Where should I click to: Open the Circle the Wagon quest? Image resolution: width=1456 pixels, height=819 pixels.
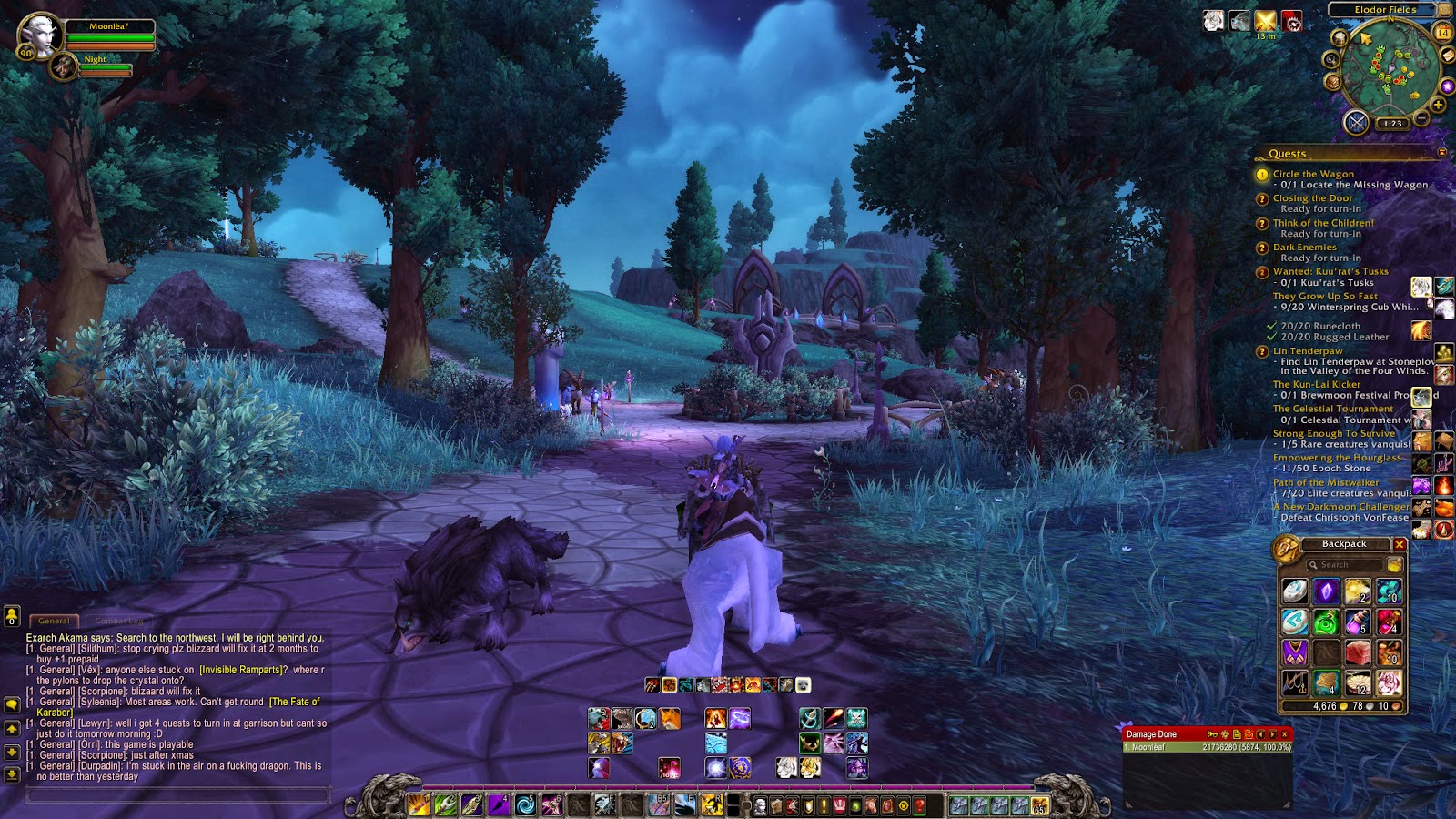[x=1312, y=174]
